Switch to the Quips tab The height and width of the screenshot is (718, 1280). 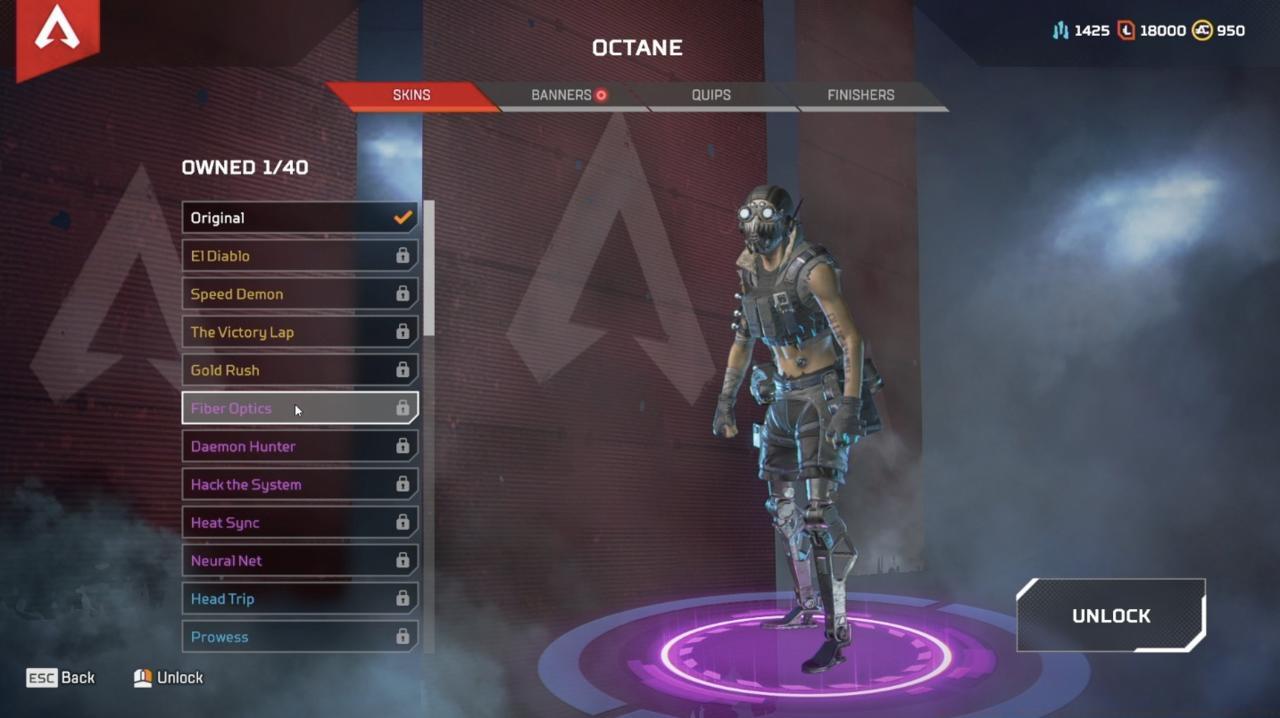click(711, 95)
